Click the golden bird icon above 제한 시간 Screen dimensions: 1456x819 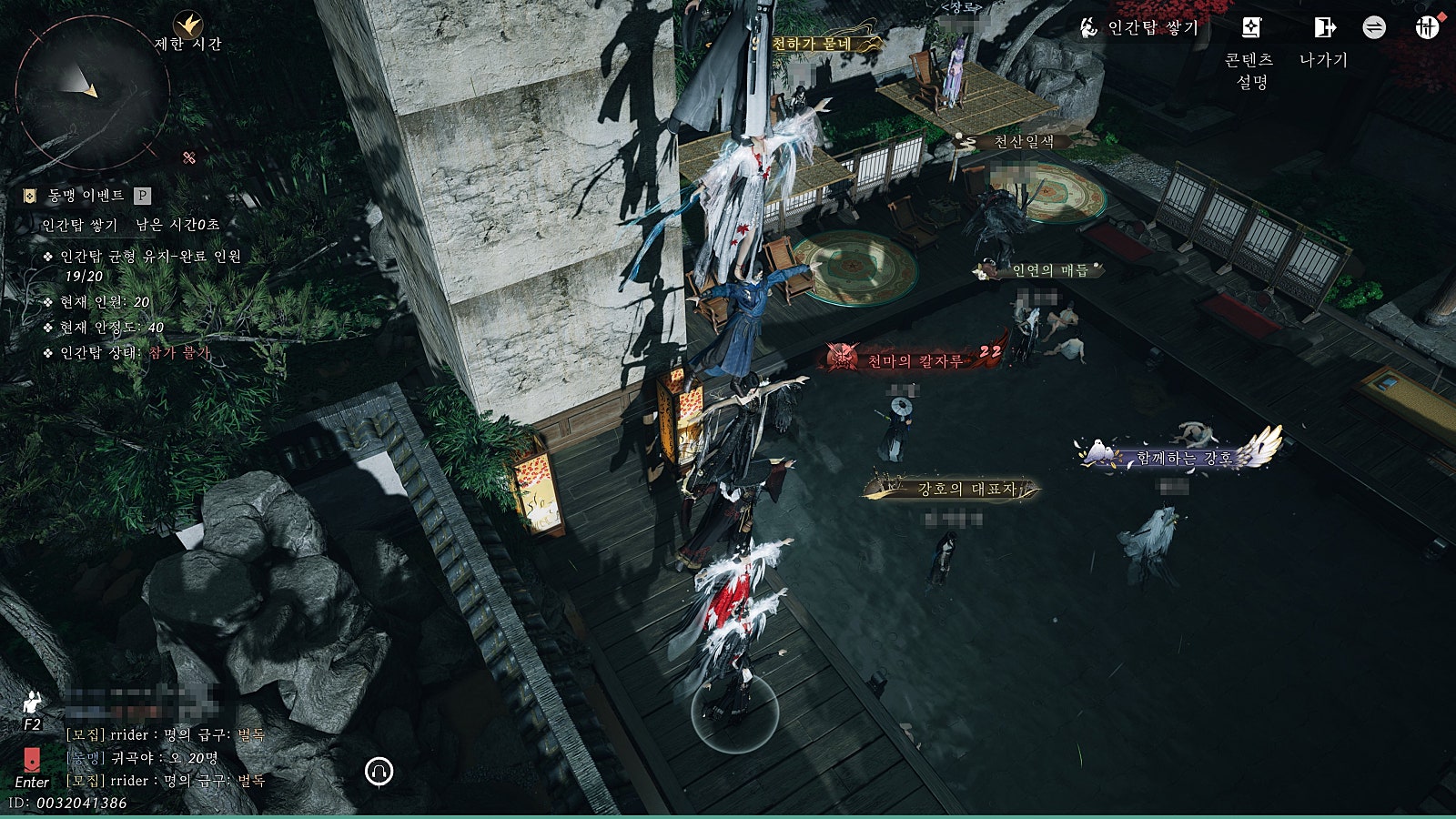click(188, 24)
